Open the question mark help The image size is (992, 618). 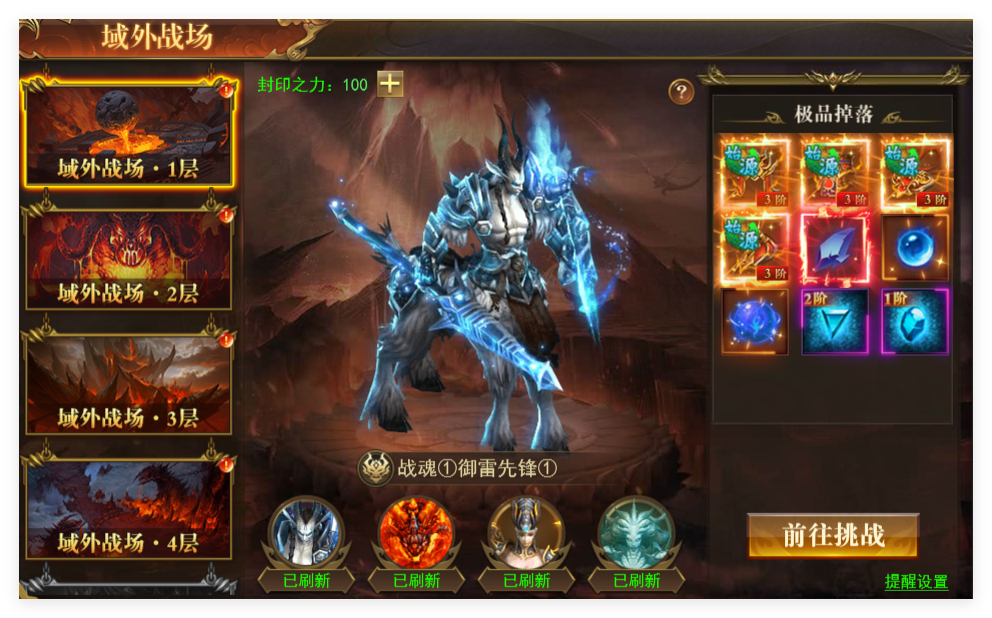point(681,92)
